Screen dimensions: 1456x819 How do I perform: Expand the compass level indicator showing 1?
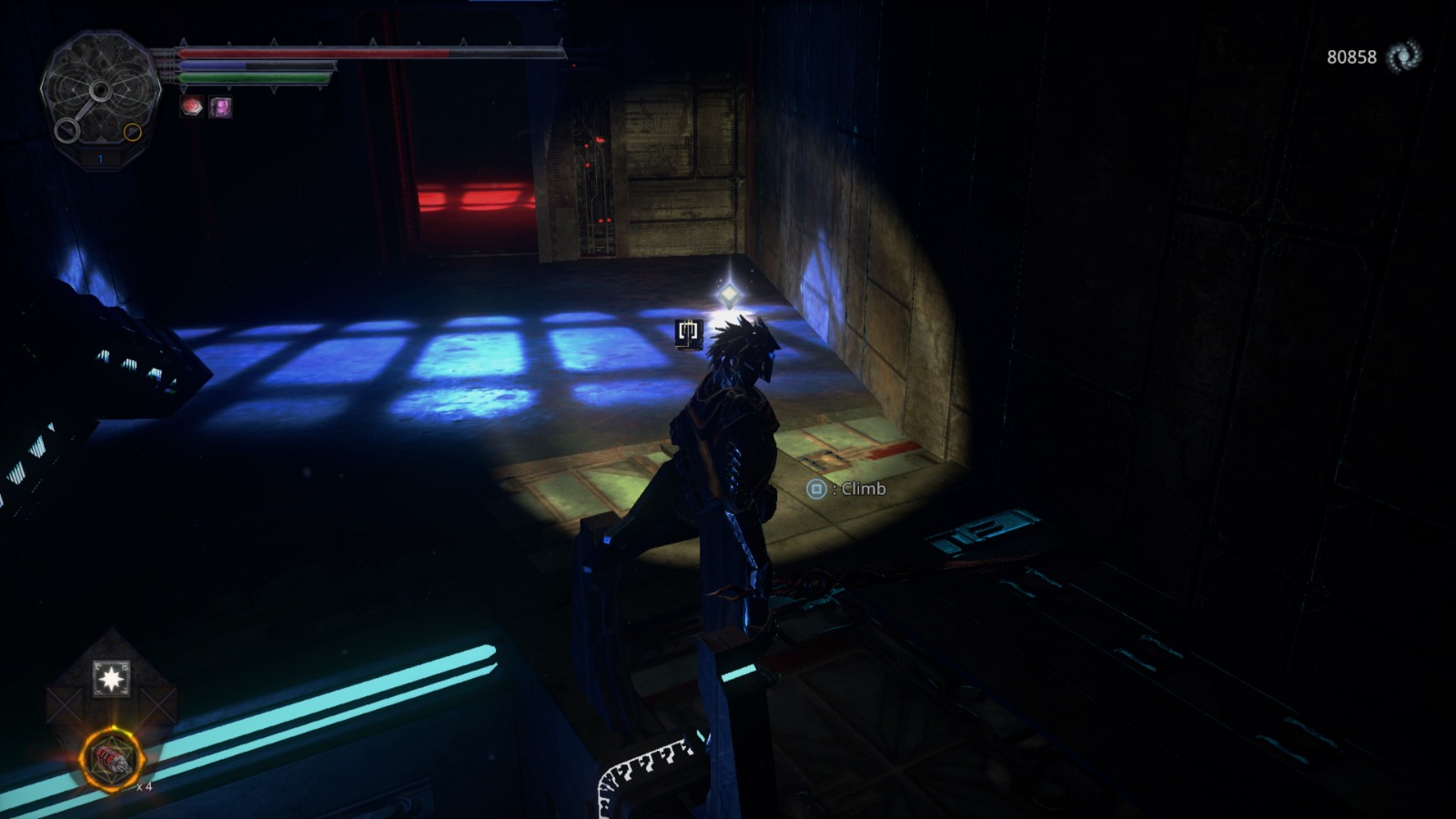[100, 159]
